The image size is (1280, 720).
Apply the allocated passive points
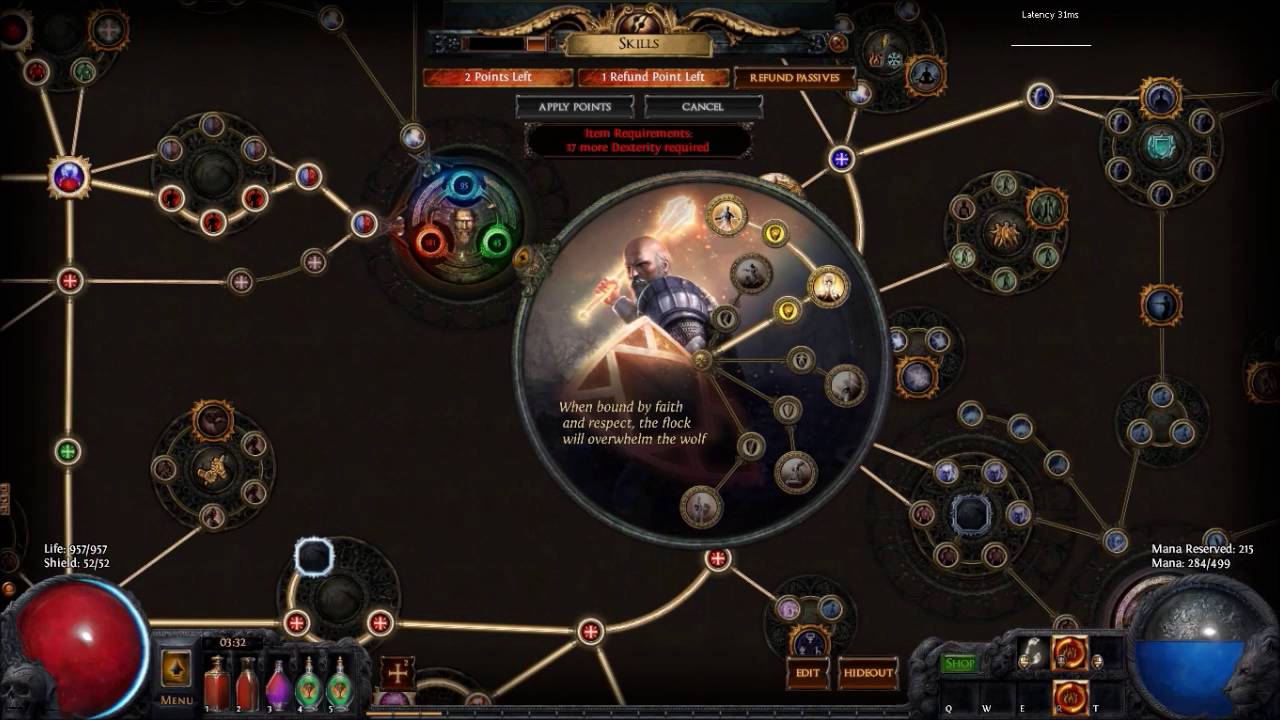[x=575, y=106]
